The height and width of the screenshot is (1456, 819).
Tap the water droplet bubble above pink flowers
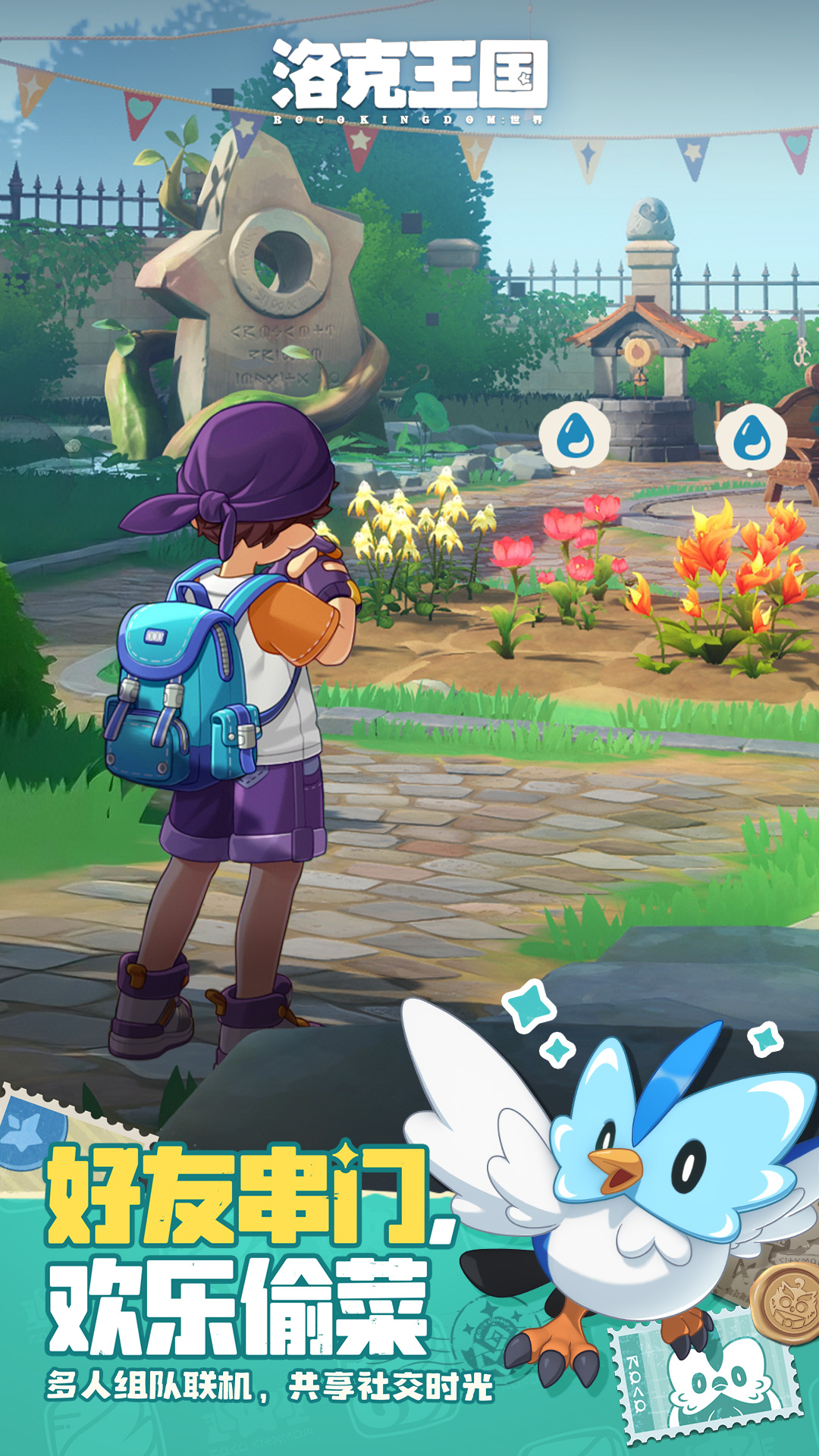575,436
